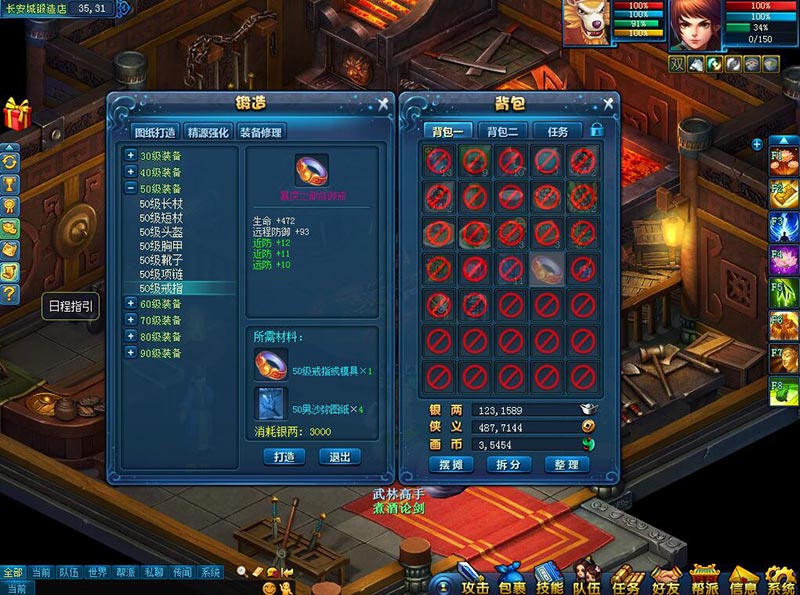Exit forging with the 退出 button

[x=340, y=456]
